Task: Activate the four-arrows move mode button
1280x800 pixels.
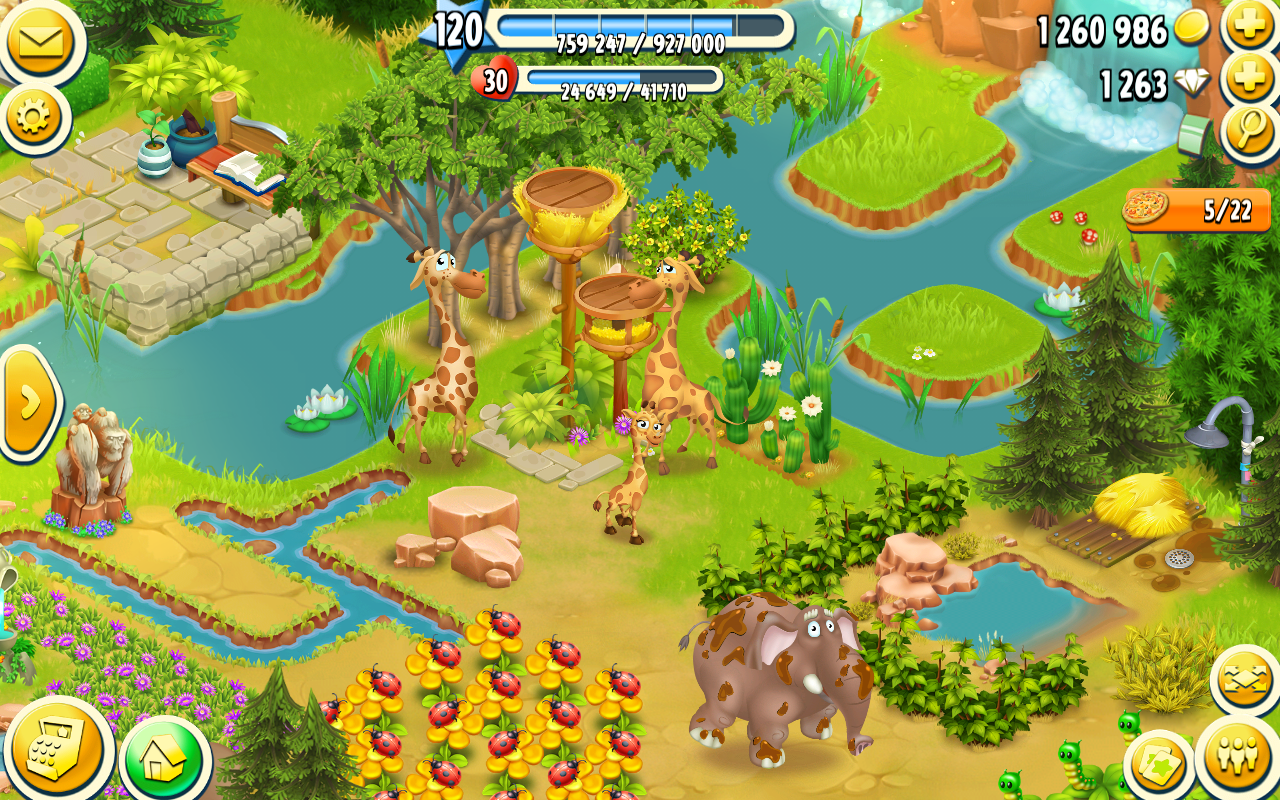Action: click(x=1245, y=681)
